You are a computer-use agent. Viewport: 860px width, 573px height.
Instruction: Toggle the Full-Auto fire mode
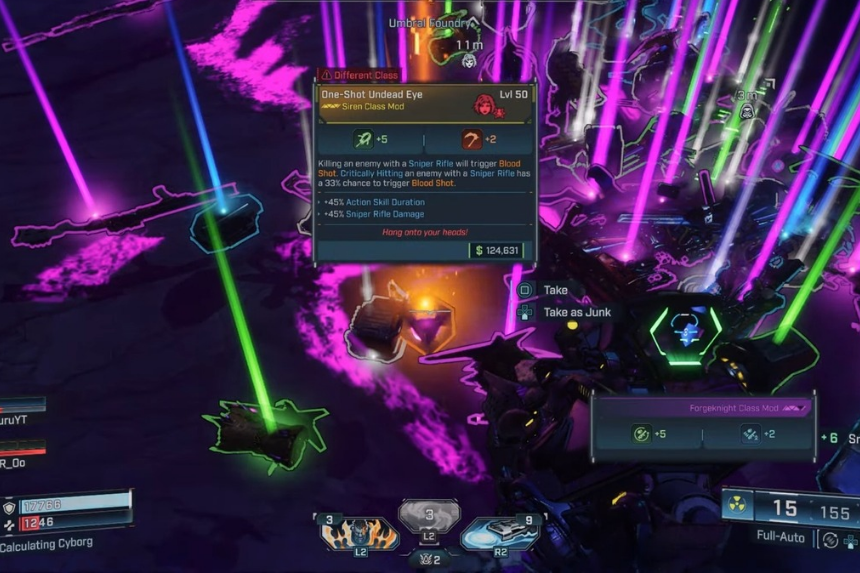[780, 537]
